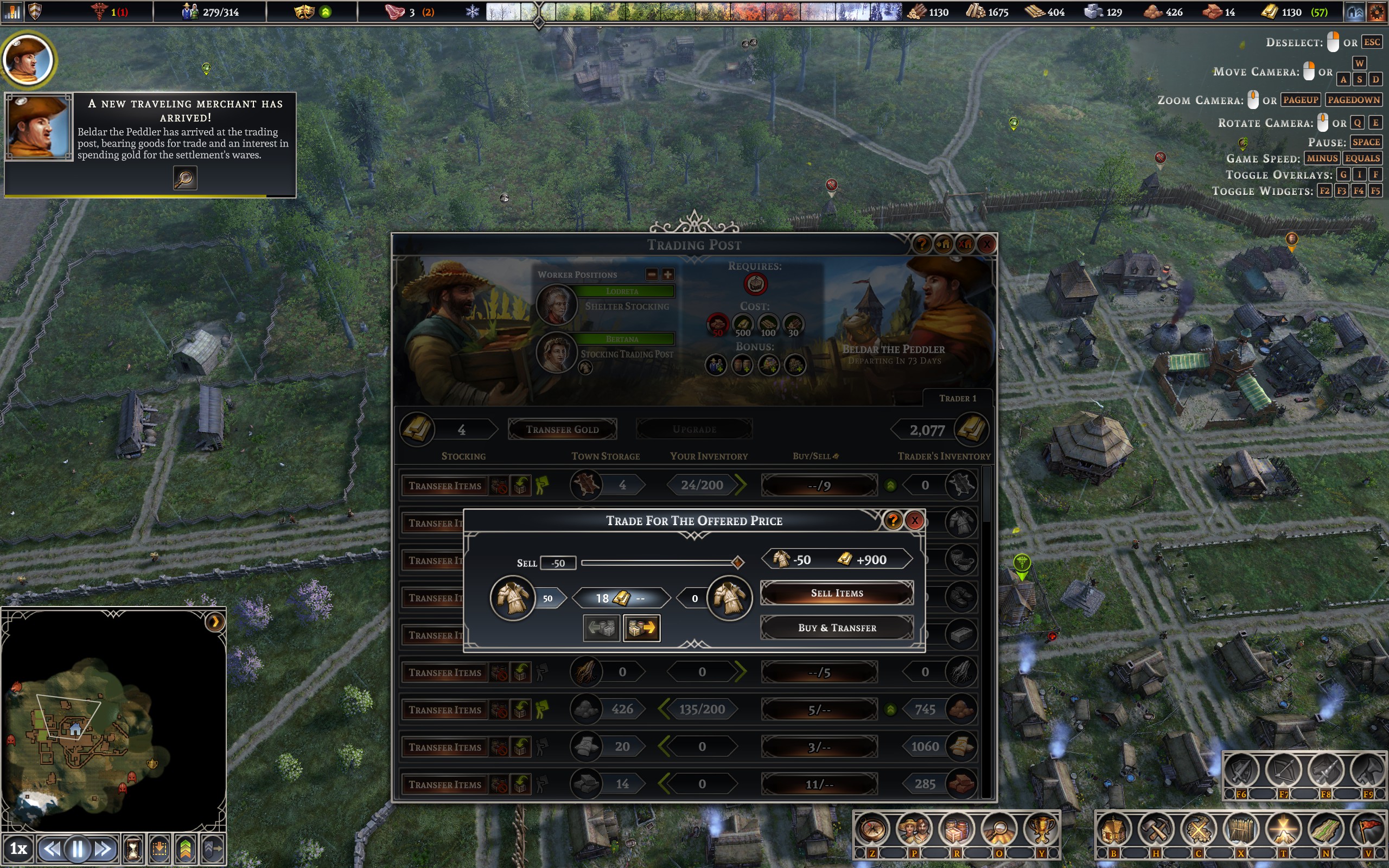Click the Transfer Items button for stone

[444, 710]
